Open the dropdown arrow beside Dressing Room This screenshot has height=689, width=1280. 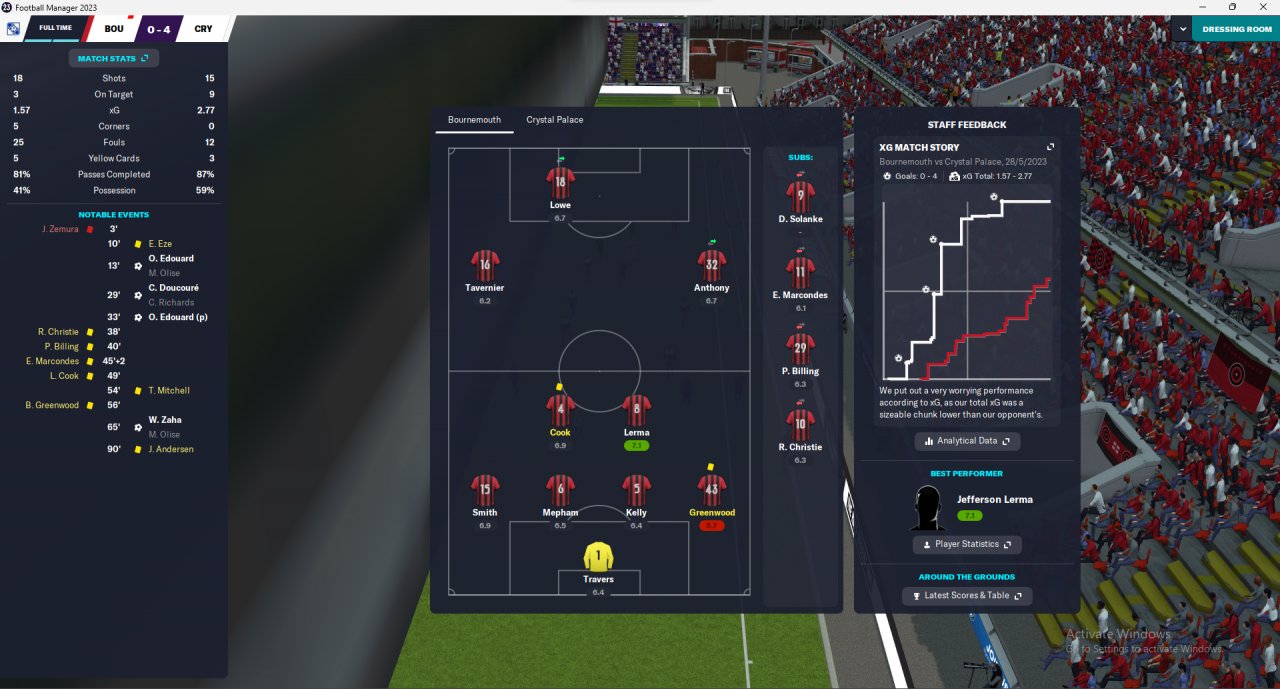(x=1182, y=29)
